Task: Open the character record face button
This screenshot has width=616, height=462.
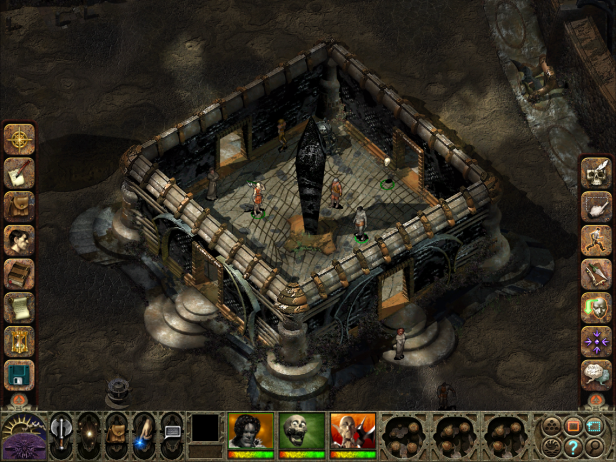Action: [19, 240]
